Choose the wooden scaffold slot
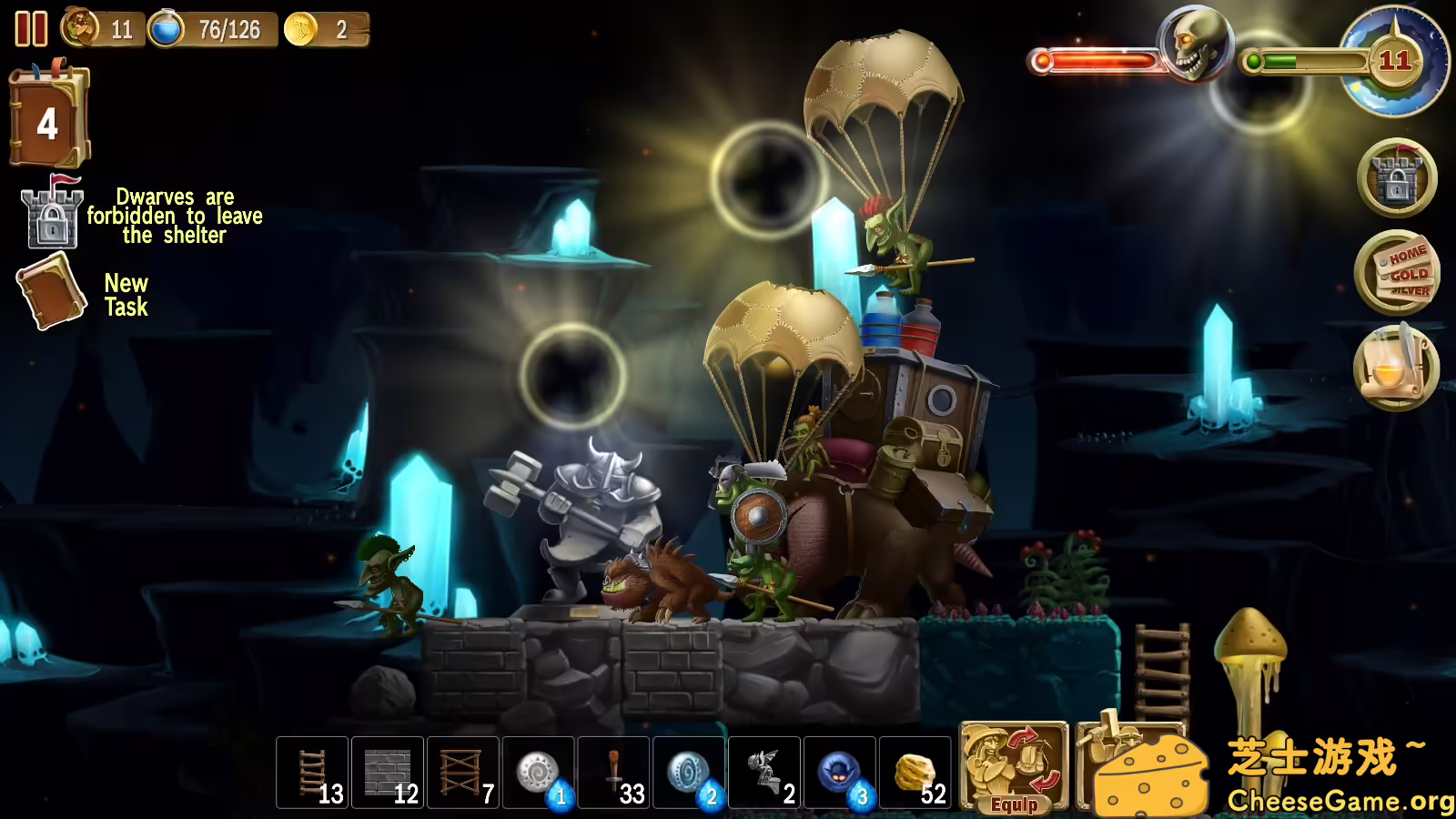The height and width of the screenshot is (819, 1456). click(463, 773)
